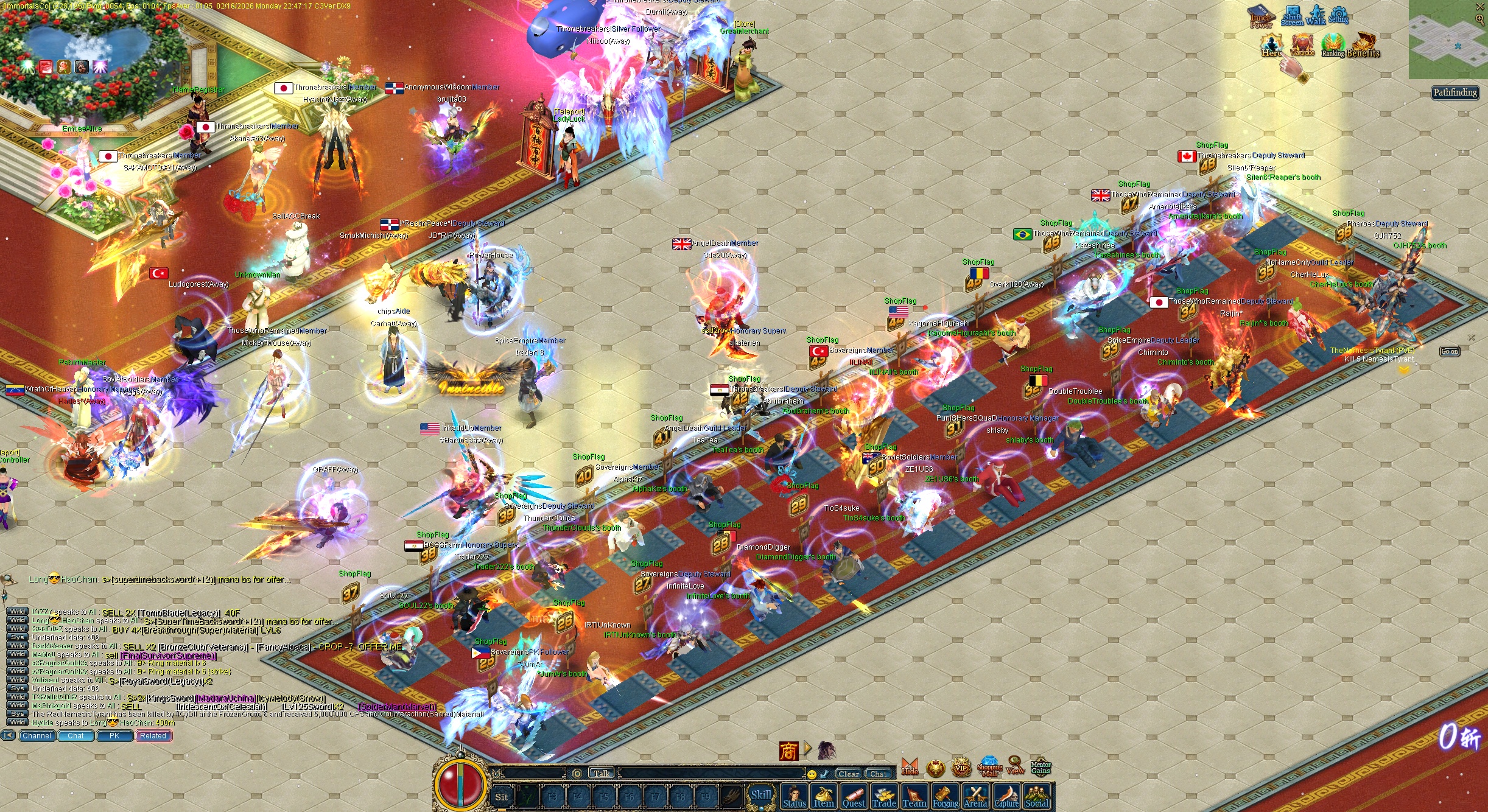Open the Item inventory icon
The image size is (1488, 812).
[x=824, y=796]
